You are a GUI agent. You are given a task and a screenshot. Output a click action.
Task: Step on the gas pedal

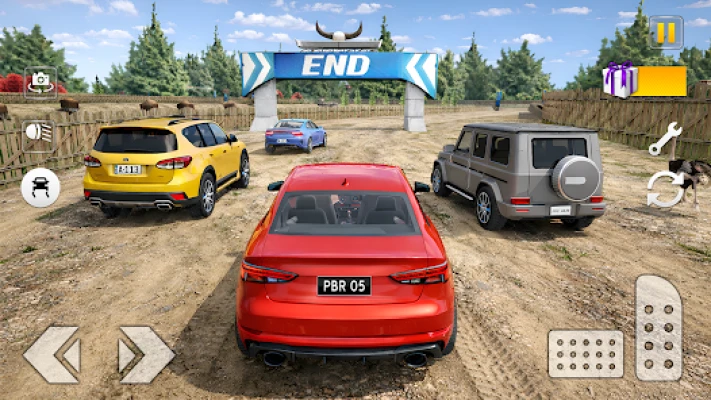pyautogui.click(x=659, y=328)
